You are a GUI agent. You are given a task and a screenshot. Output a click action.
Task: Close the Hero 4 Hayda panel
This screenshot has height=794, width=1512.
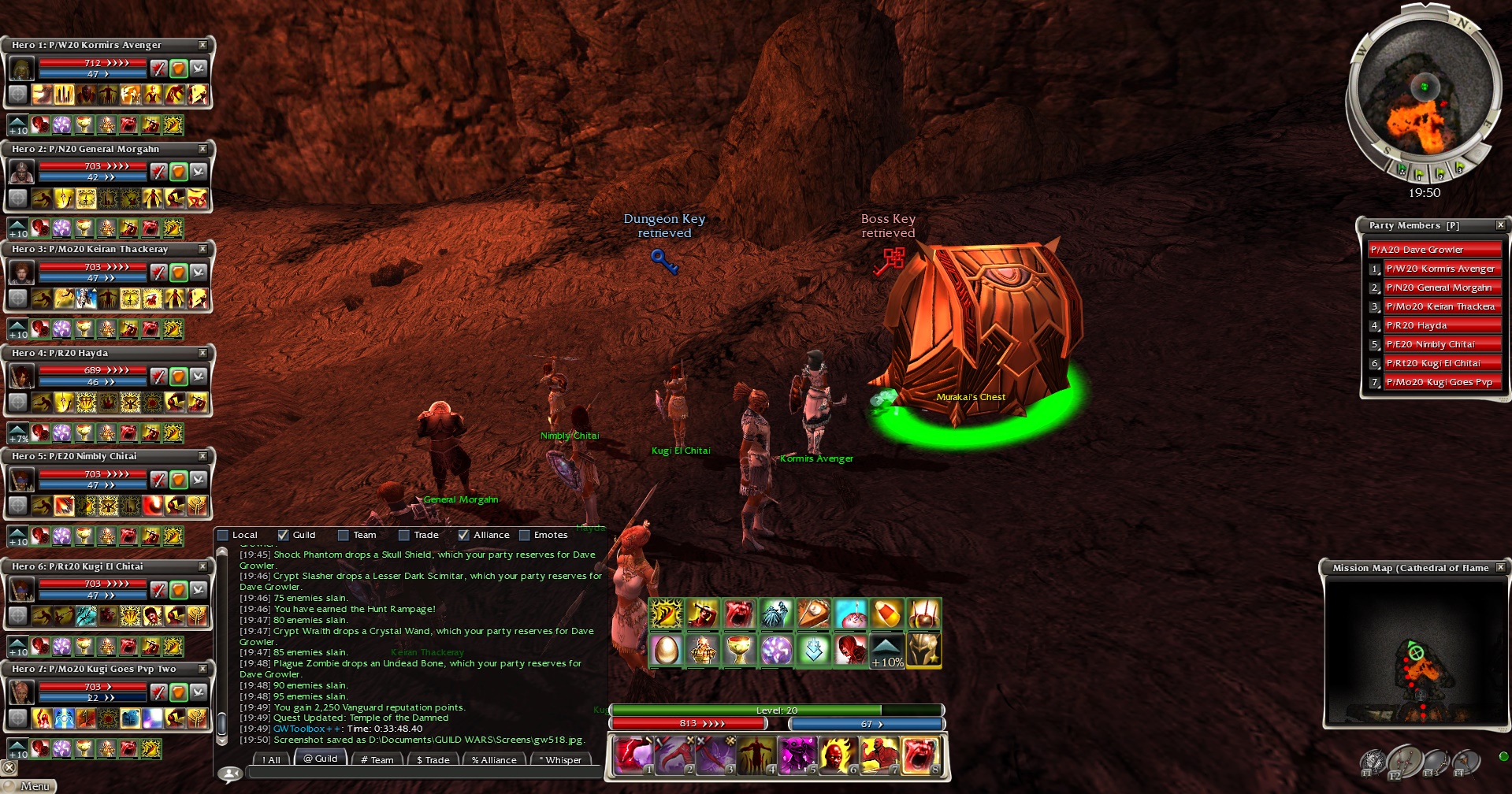pyautogui.click(x=202, y=353)
